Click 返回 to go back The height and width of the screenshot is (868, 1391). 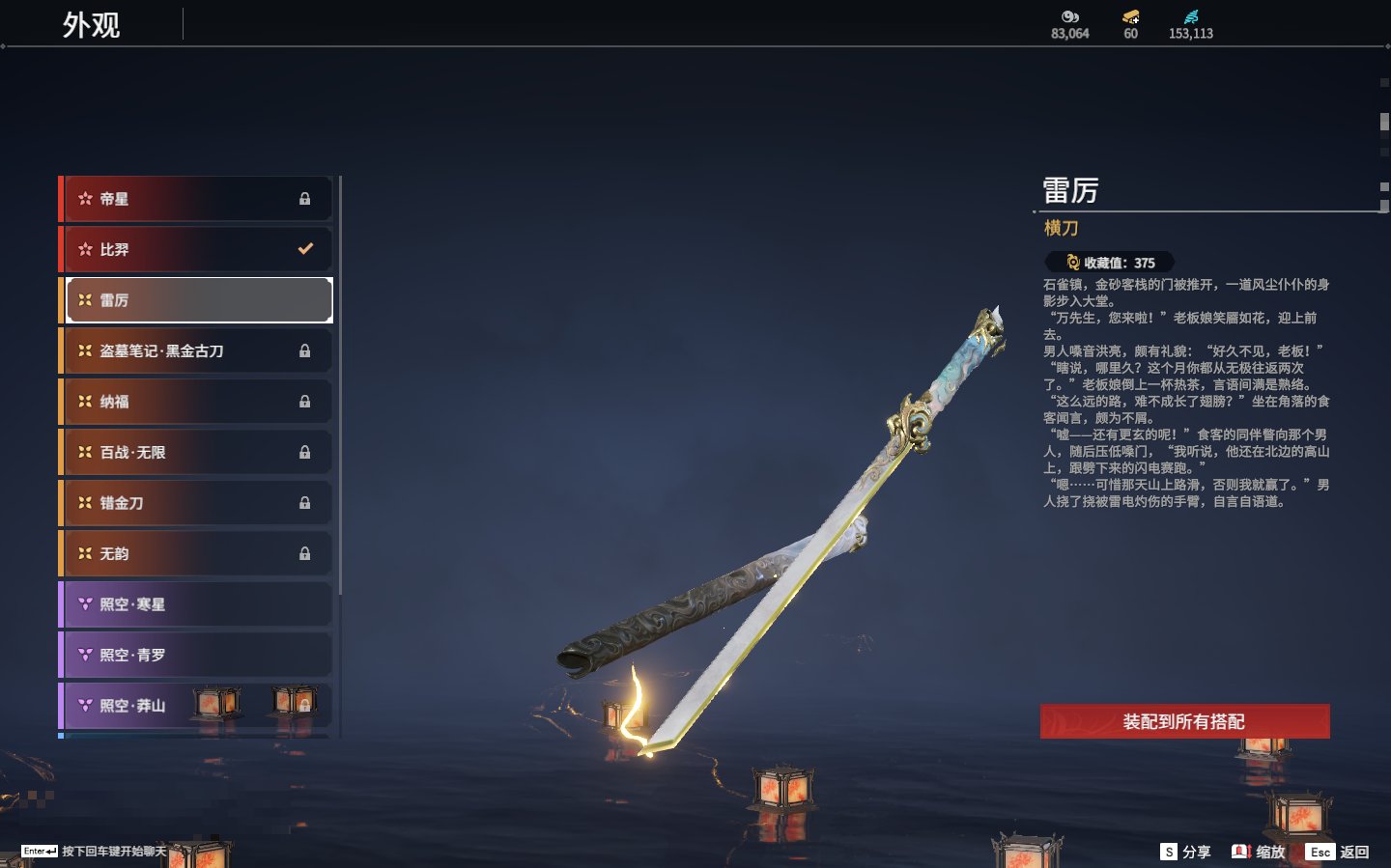(1338, 852)
